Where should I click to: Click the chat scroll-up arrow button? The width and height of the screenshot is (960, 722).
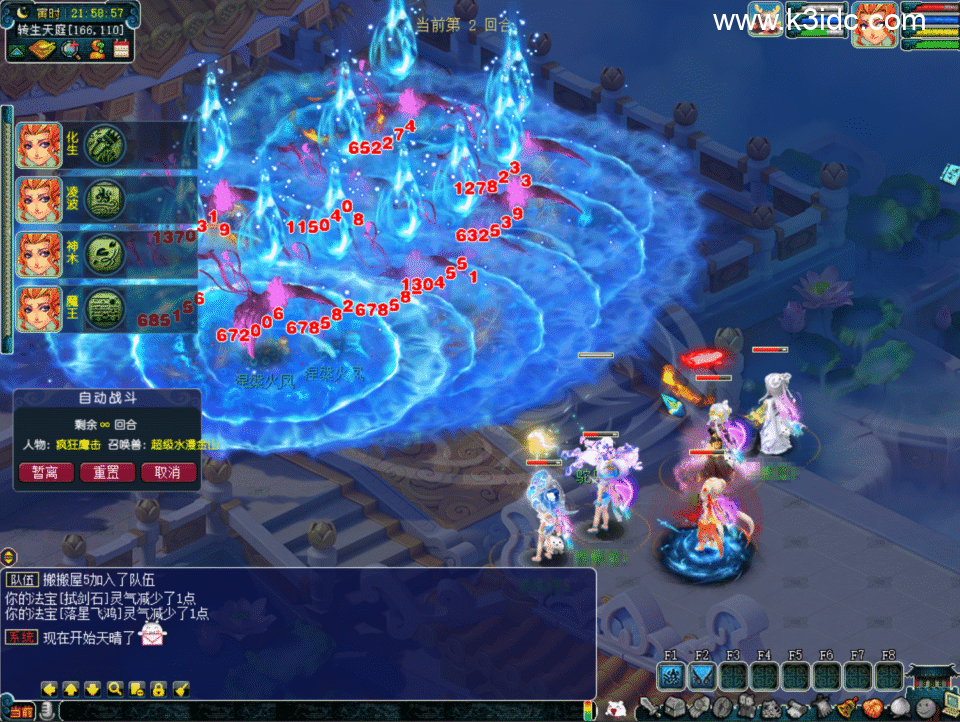coord(71,688)
